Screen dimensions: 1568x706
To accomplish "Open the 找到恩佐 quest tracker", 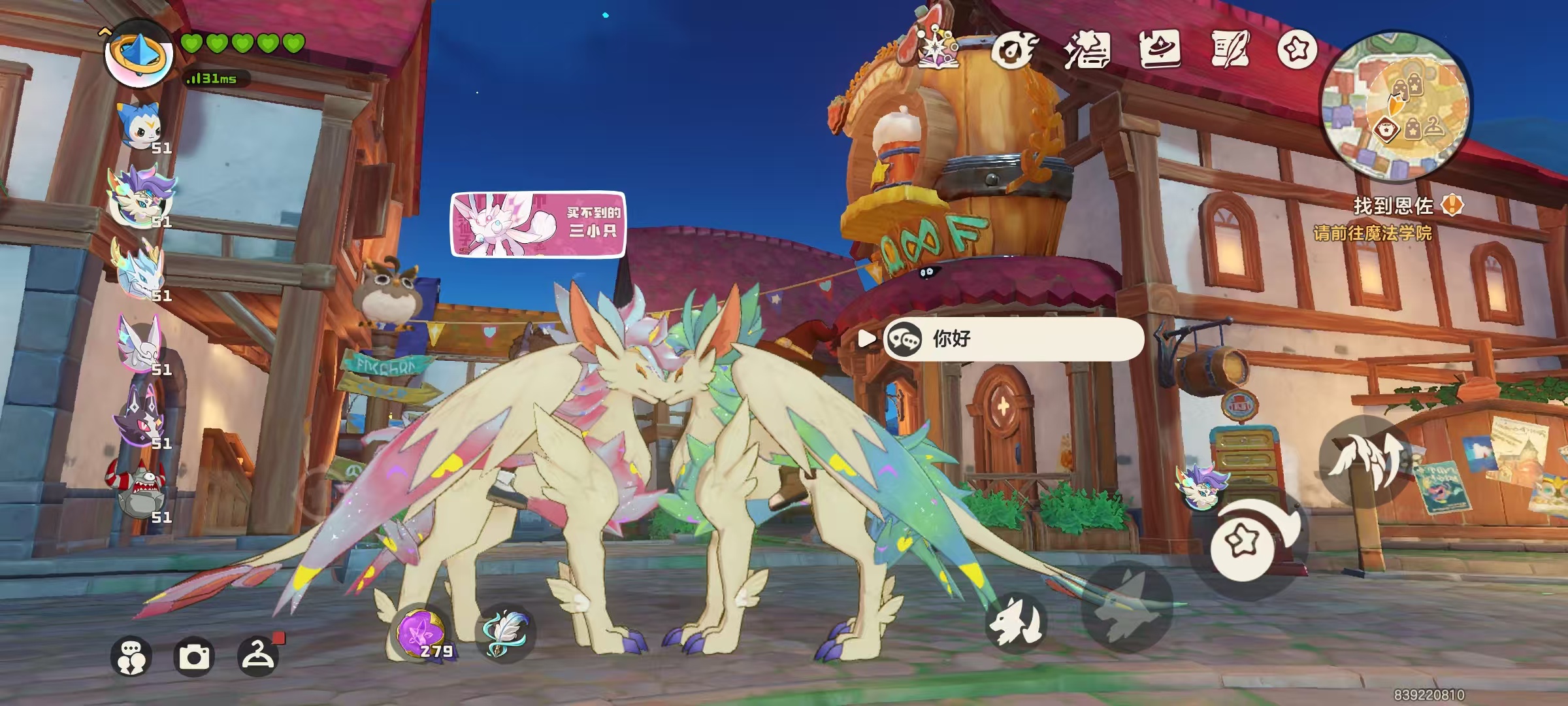I will (1393, 207).
